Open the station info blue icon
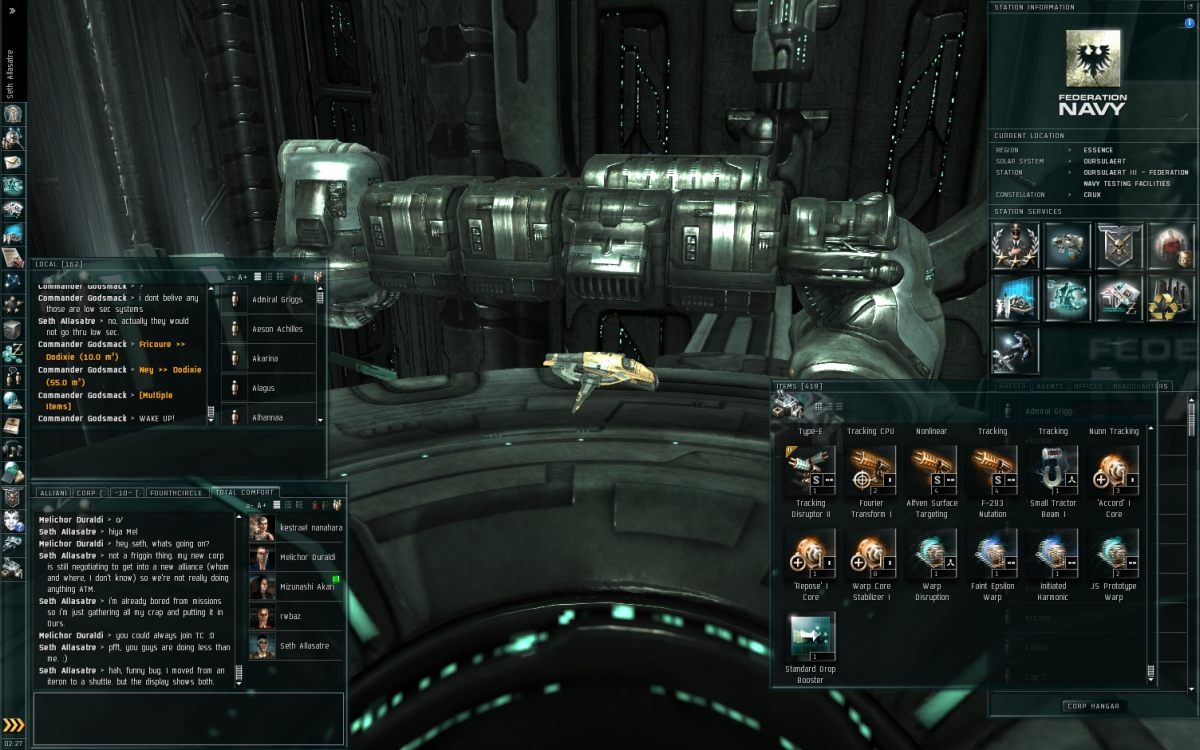The height and width of the screenshot is (750, 1200). 1189,23
